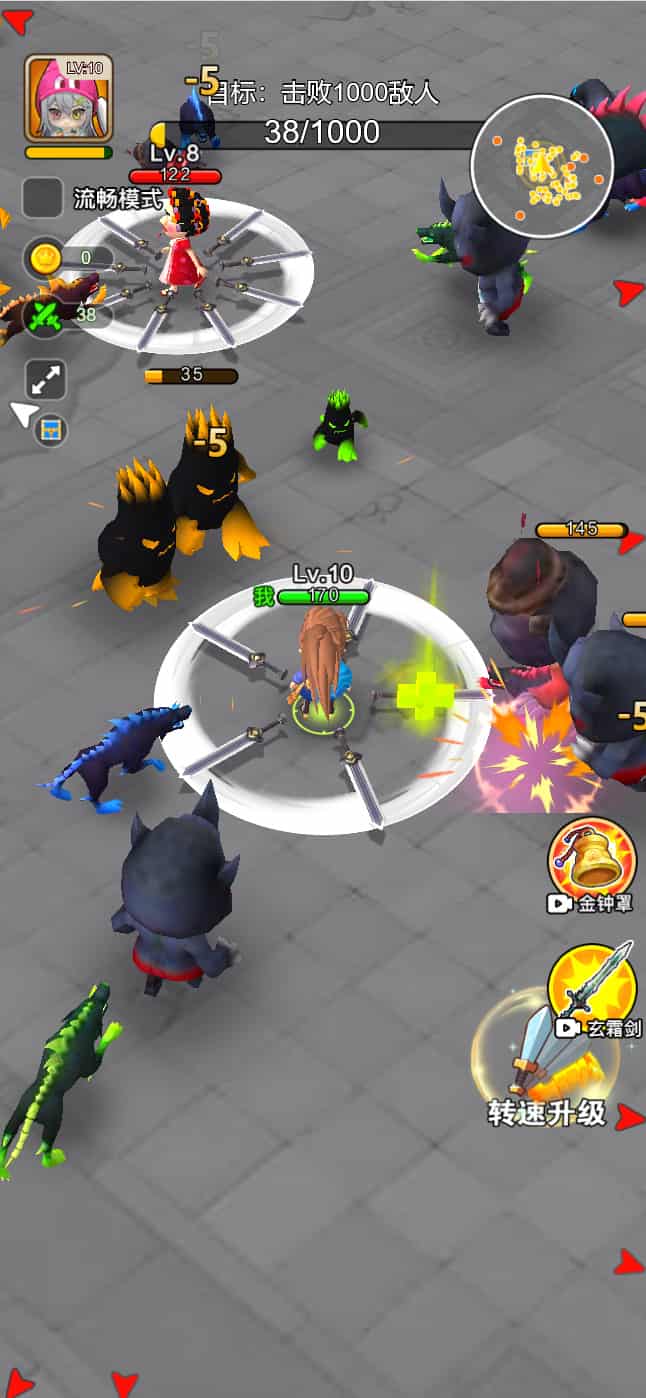Select the gold crown coin icon
Image resolution: width=646 pixels, height=1398 pixels.
[x=45, y=259]
